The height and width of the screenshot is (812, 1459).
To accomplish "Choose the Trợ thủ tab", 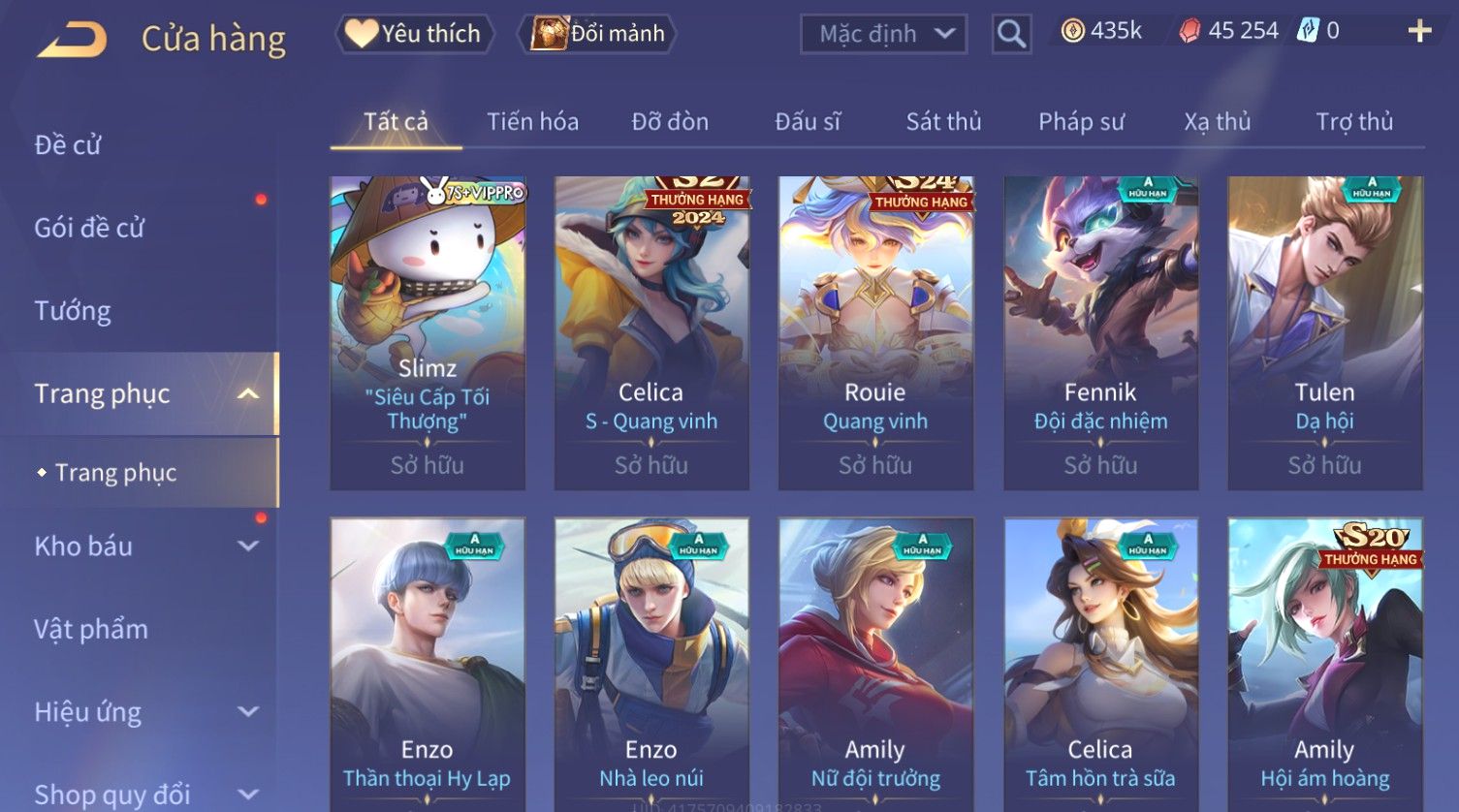I will pyautogui.click(x=1353, y=122).
